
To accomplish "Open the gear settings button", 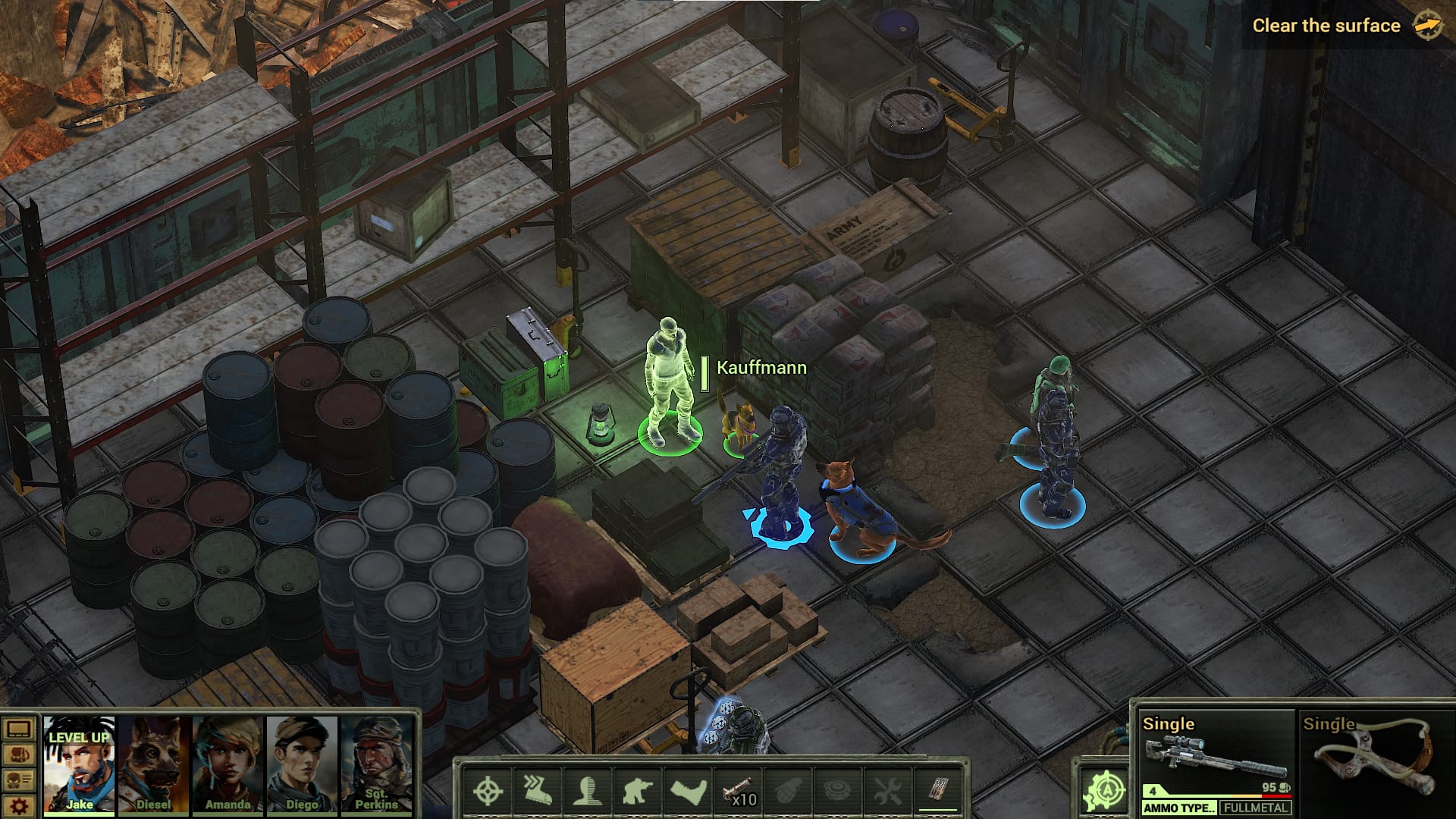I will point(19,805).
